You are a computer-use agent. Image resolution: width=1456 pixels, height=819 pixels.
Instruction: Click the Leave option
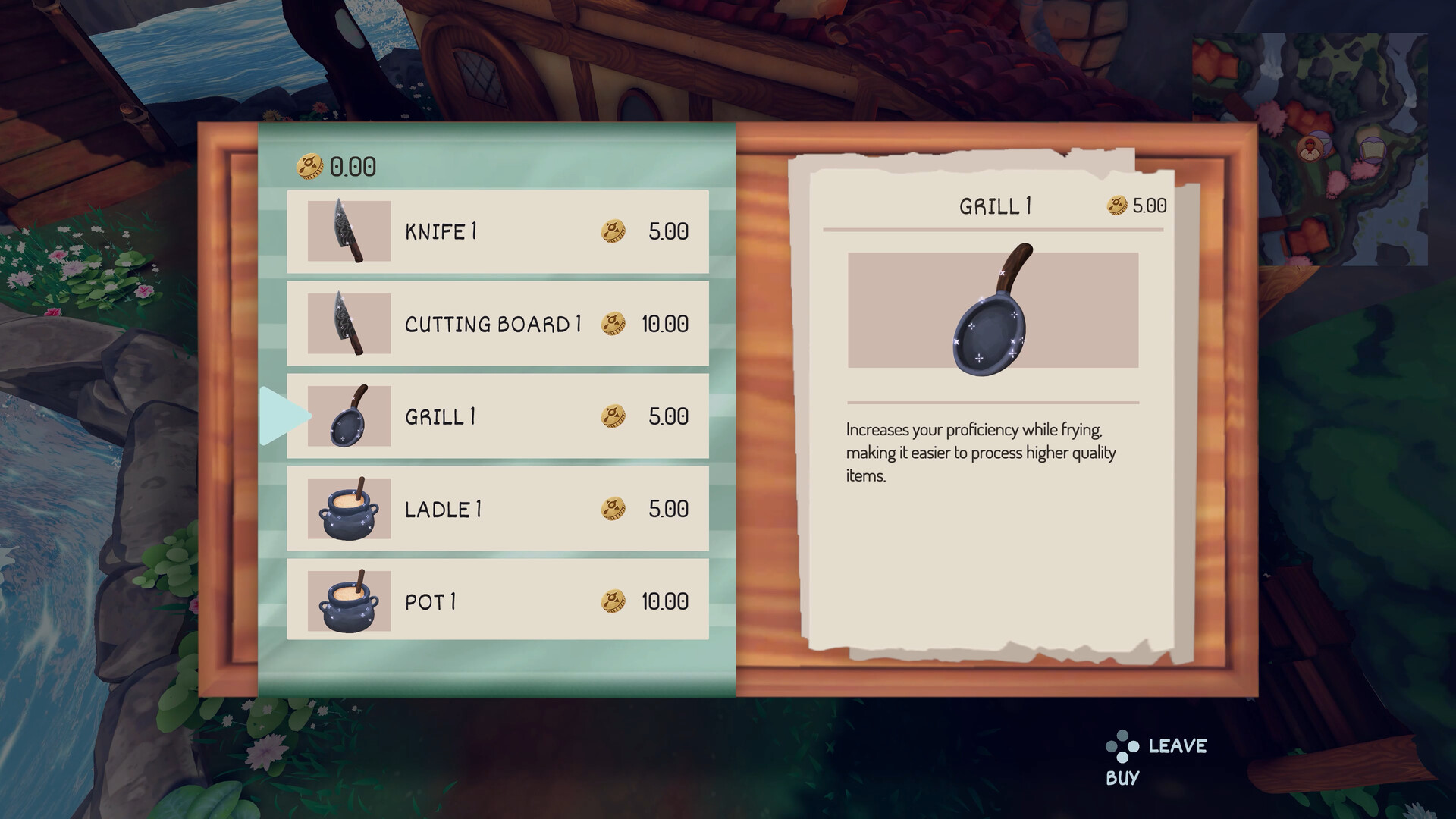[1177, 745]
